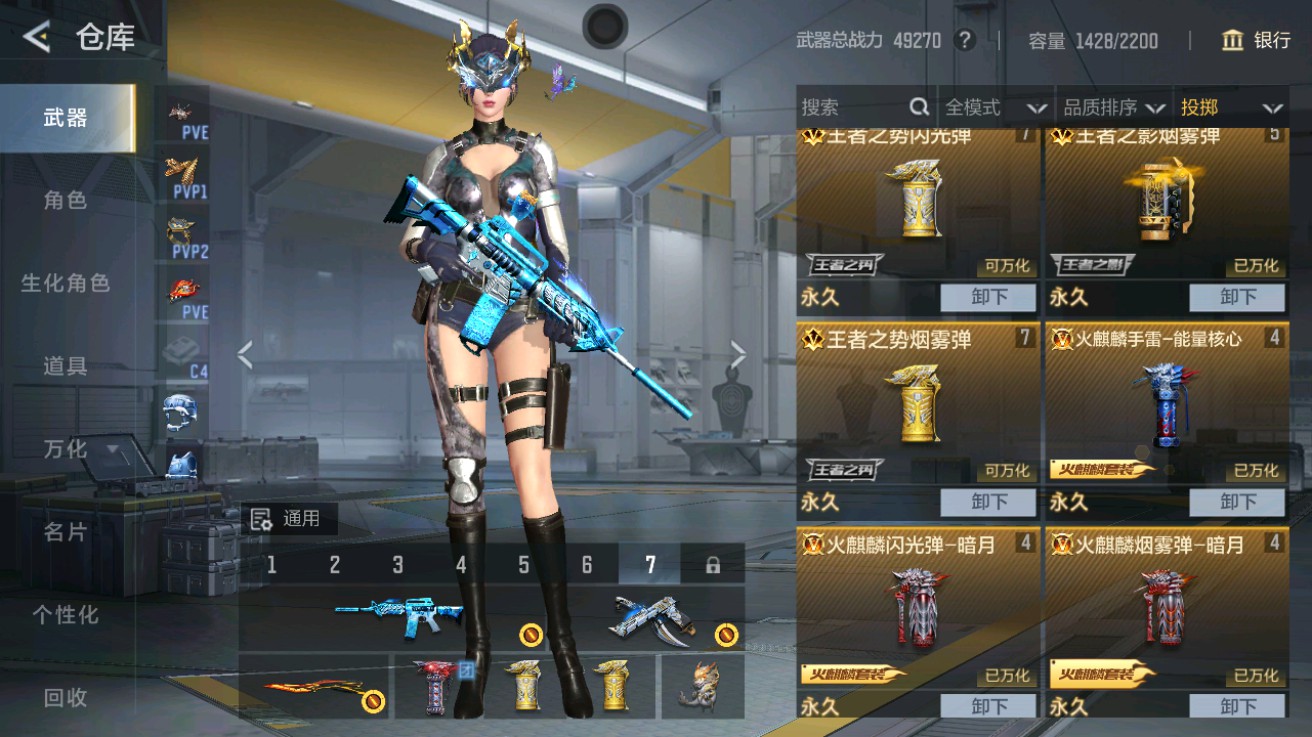Viewport: 1312px width, 737px height.
Task: Unequip 火麒麟闪光弹-暗月 with its 卸下 button
Action: coord(988,707)
